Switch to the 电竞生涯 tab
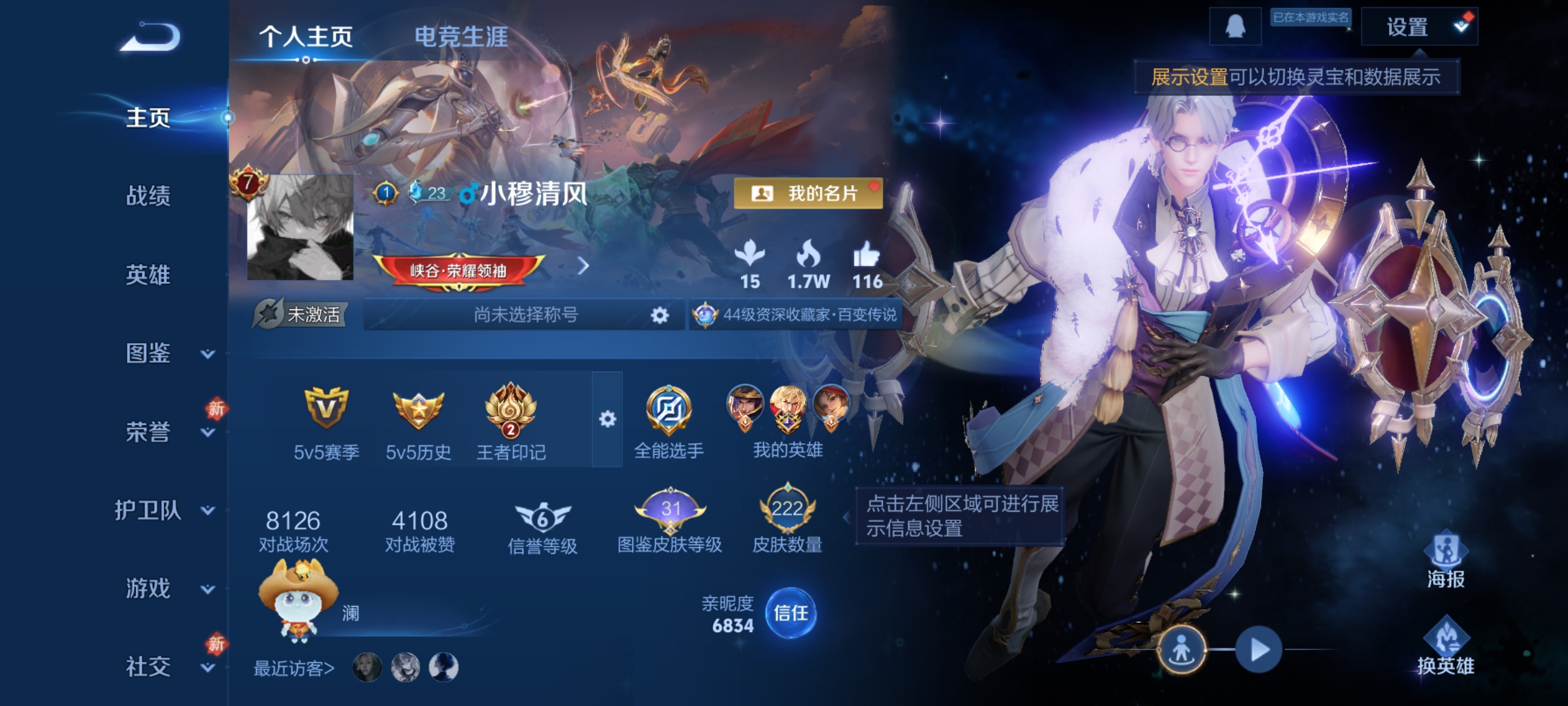Screen dimensions: 1568x706 [461, 37]
